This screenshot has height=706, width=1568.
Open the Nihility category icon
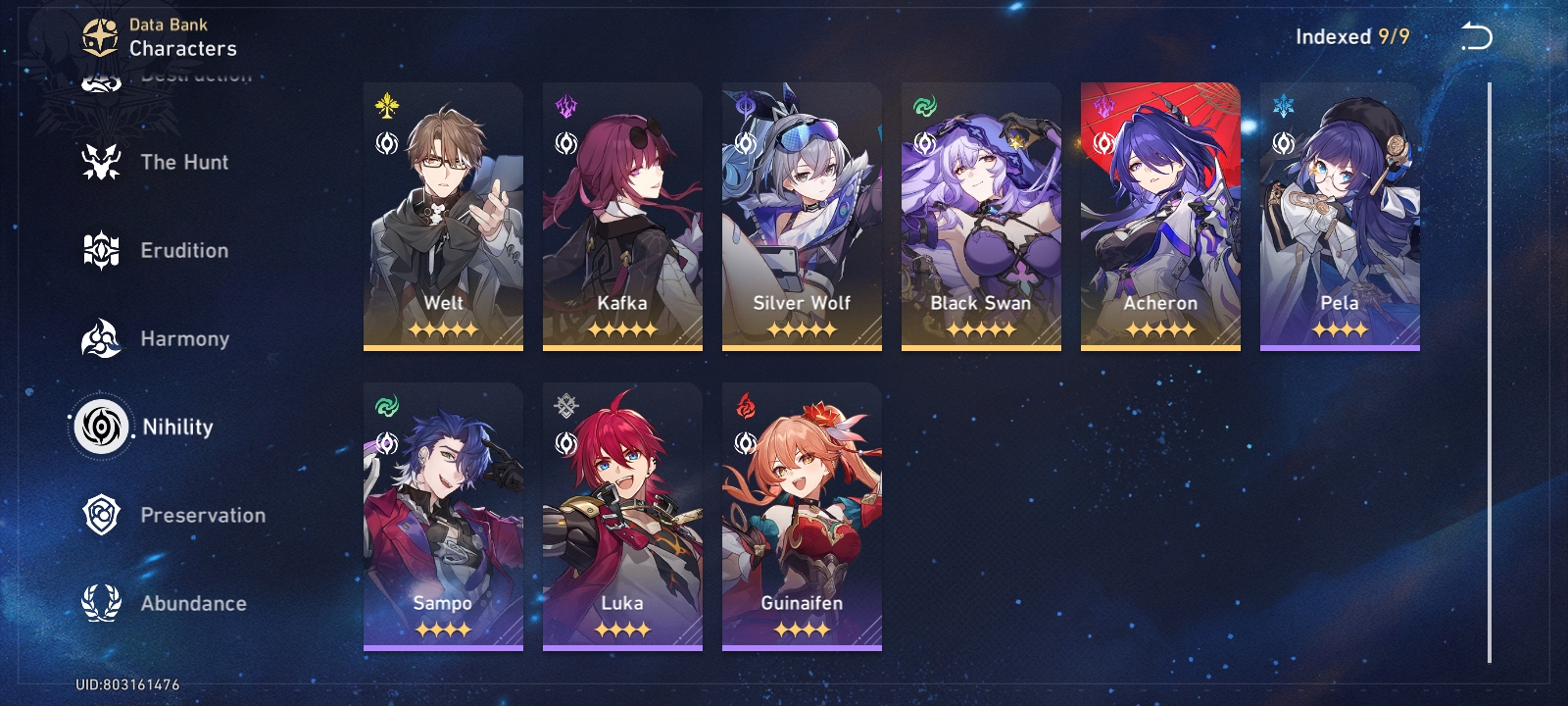(100, 427)
